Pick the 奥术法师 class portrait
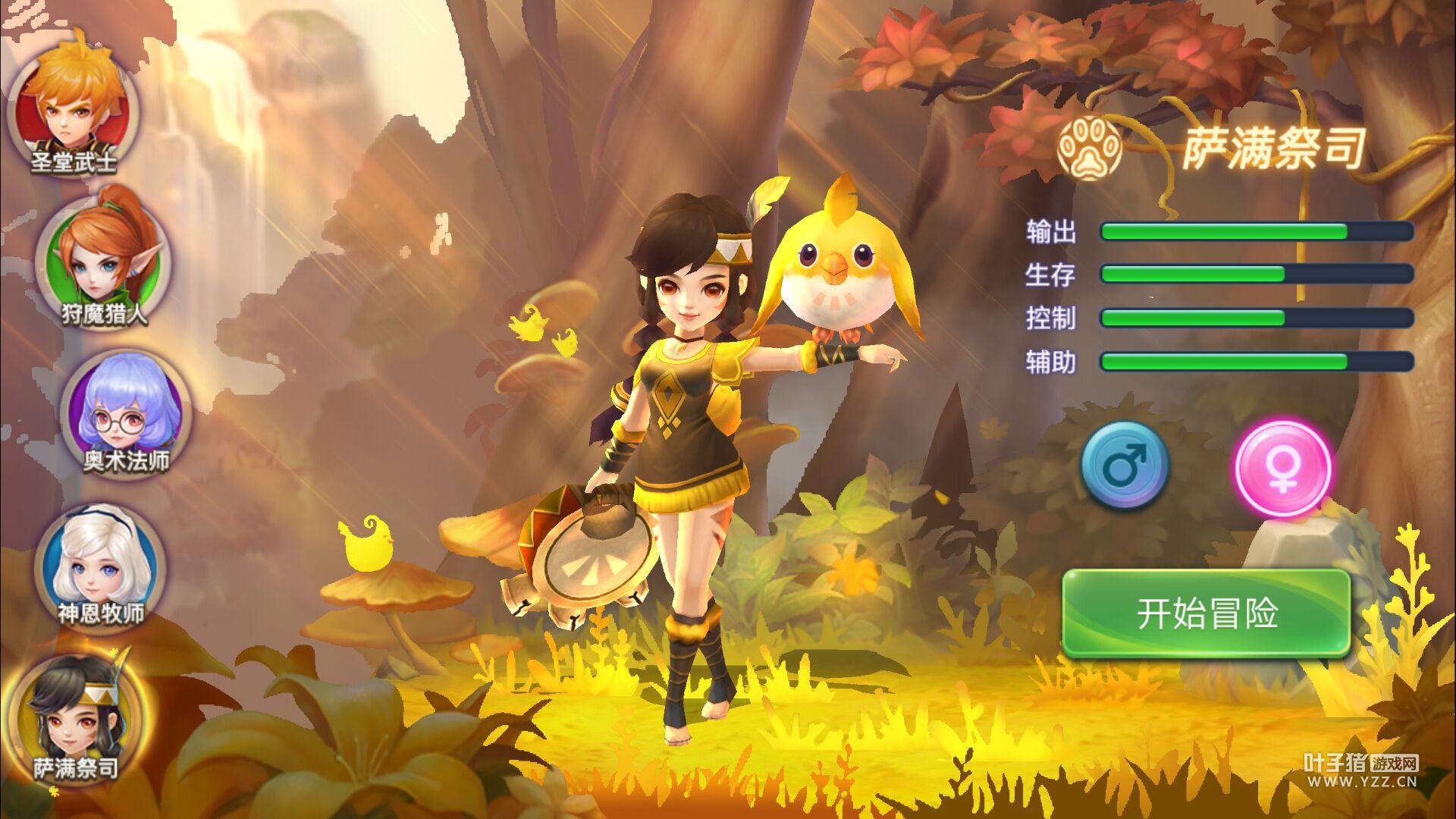This screenshot has height=819, width=1456. coord(125,409)
